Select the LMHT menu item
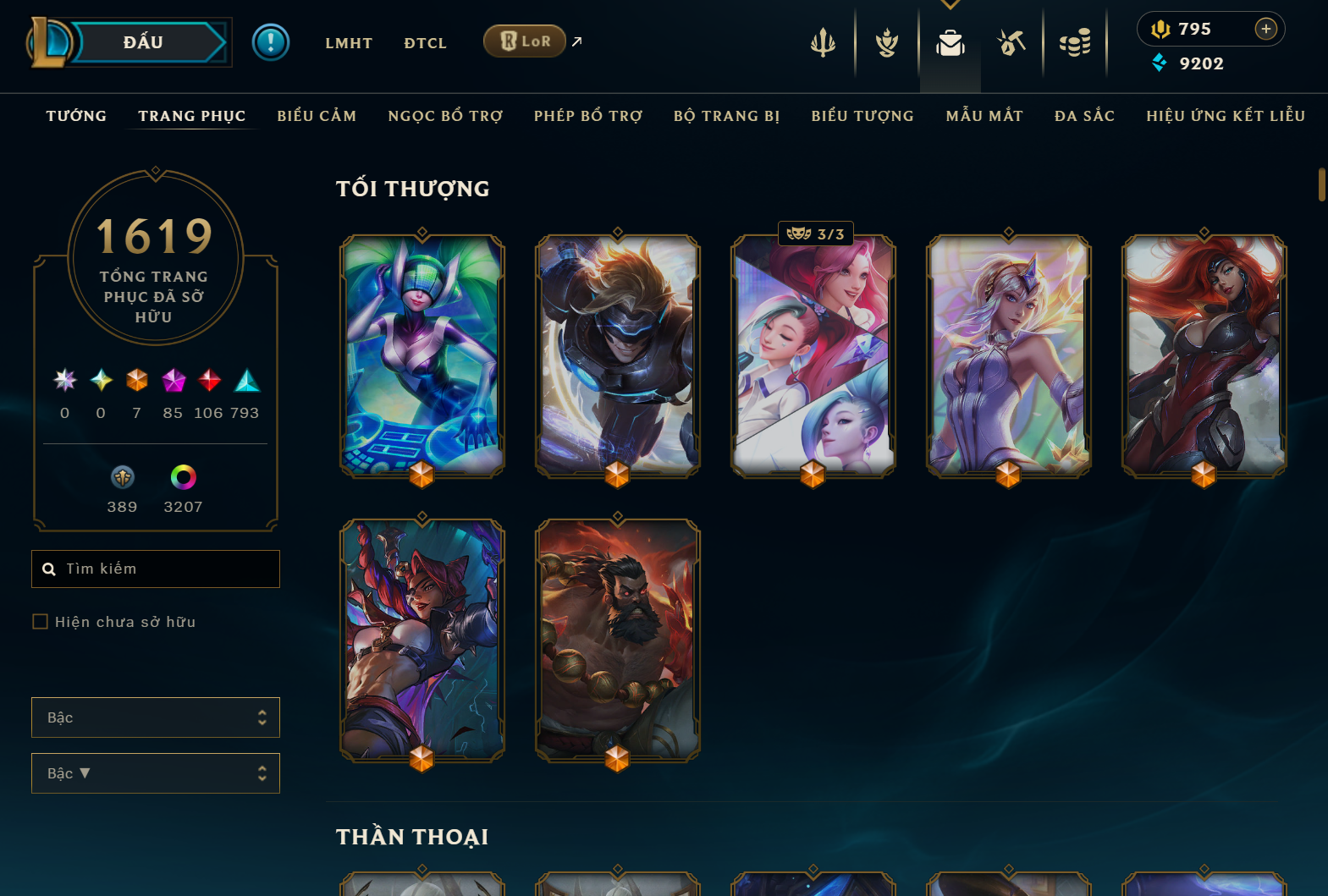 click(349, 42)
